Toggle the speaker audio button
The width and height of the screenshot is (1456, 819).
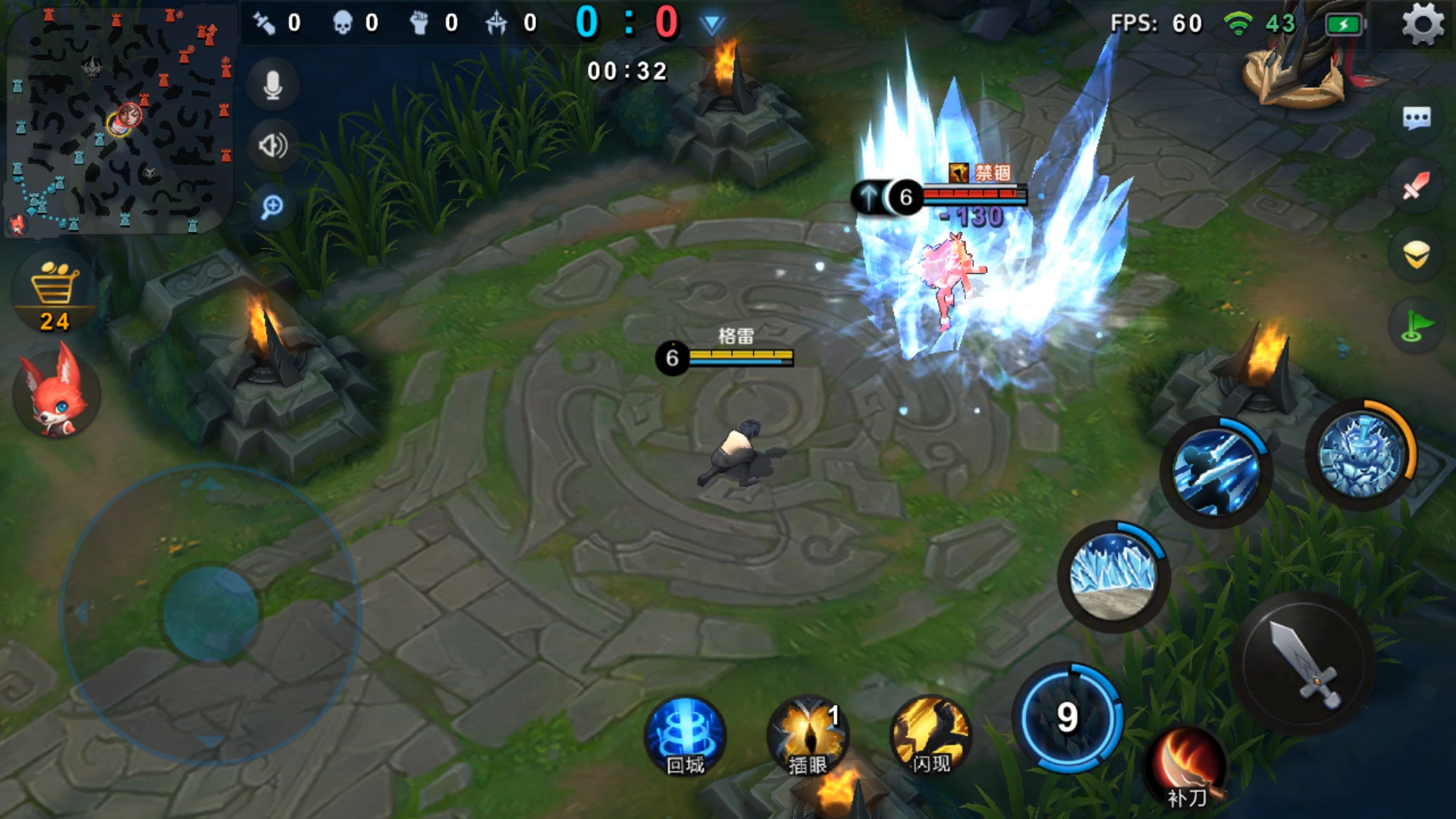click(x=273, y=145)
